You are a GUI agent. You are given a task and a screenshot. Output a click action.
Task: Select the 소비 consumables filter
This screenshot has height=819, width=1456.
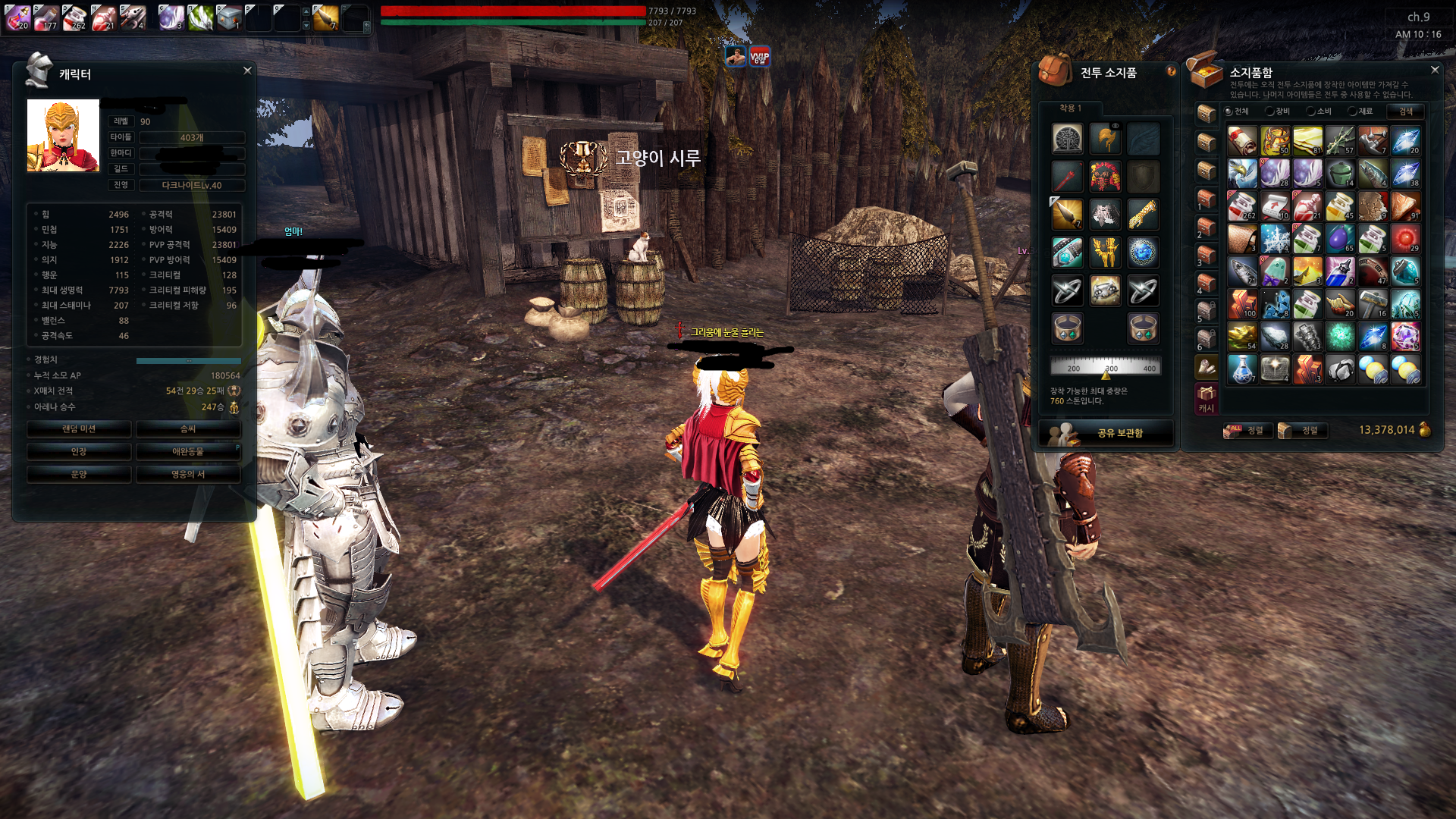[x=1319, y=111]
